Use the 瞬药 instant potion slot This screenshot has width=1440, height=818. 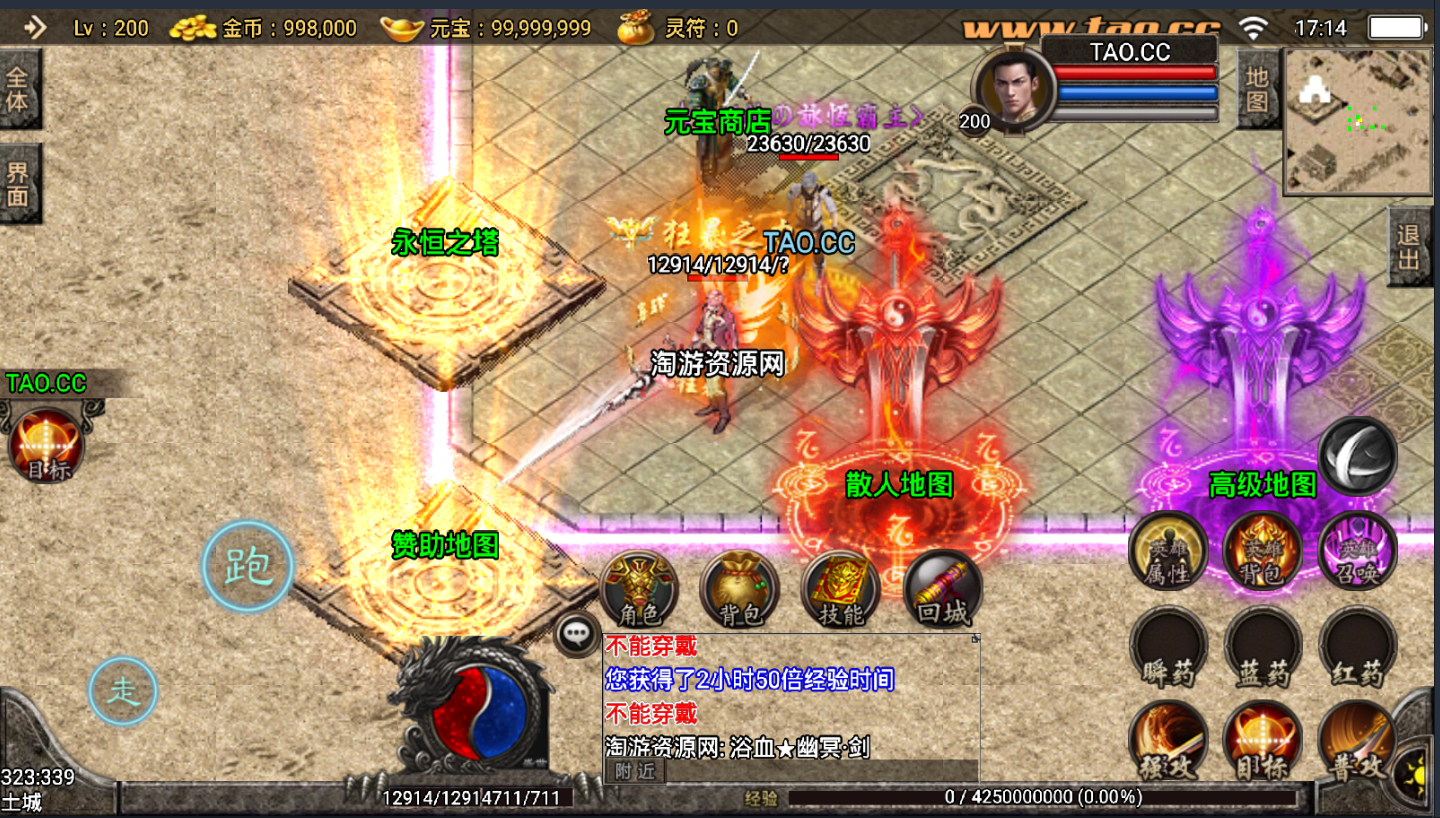[x=1168, y=646]
